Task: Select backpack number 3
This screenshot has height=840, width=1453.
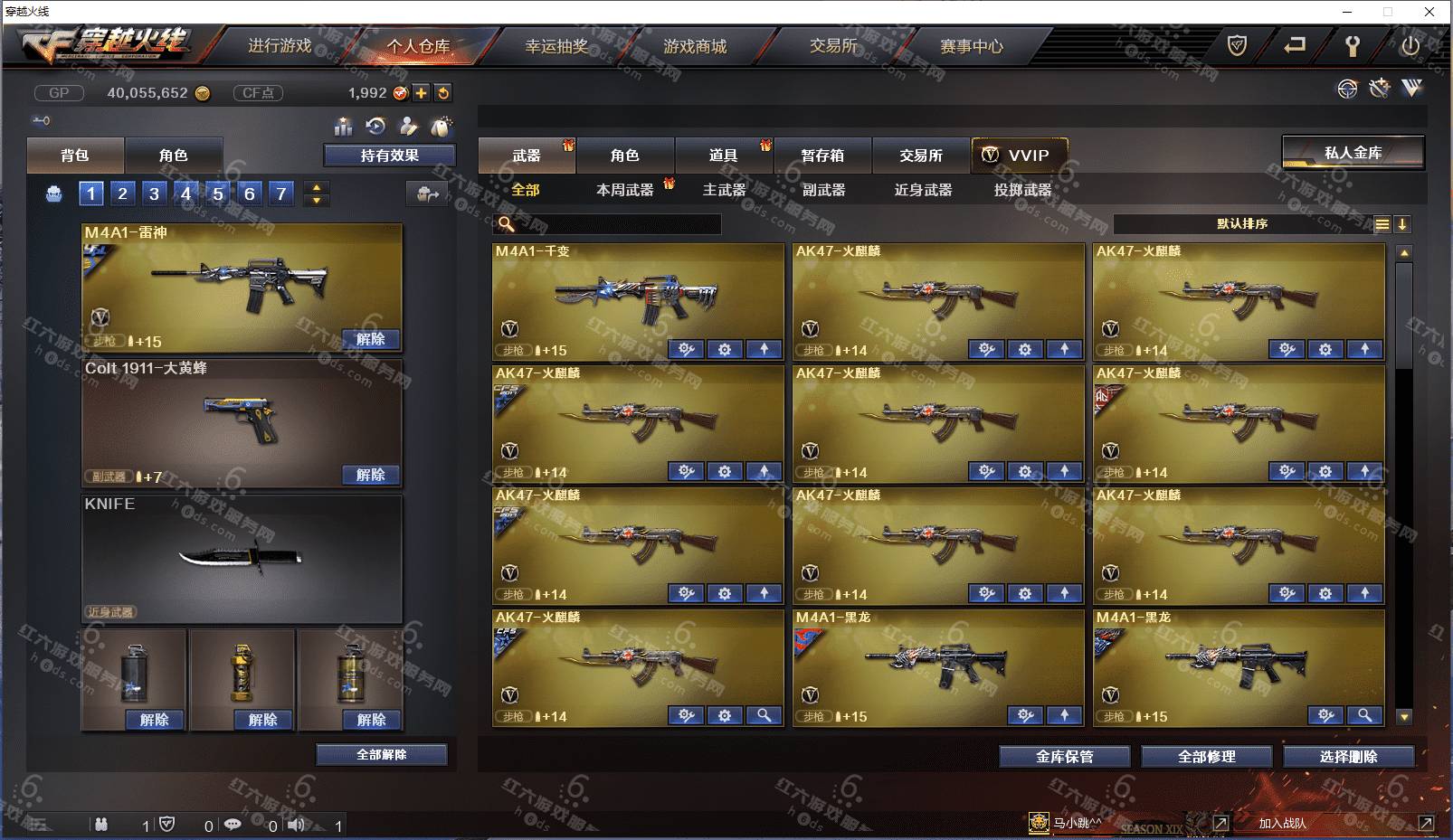Action: point(154,193)
